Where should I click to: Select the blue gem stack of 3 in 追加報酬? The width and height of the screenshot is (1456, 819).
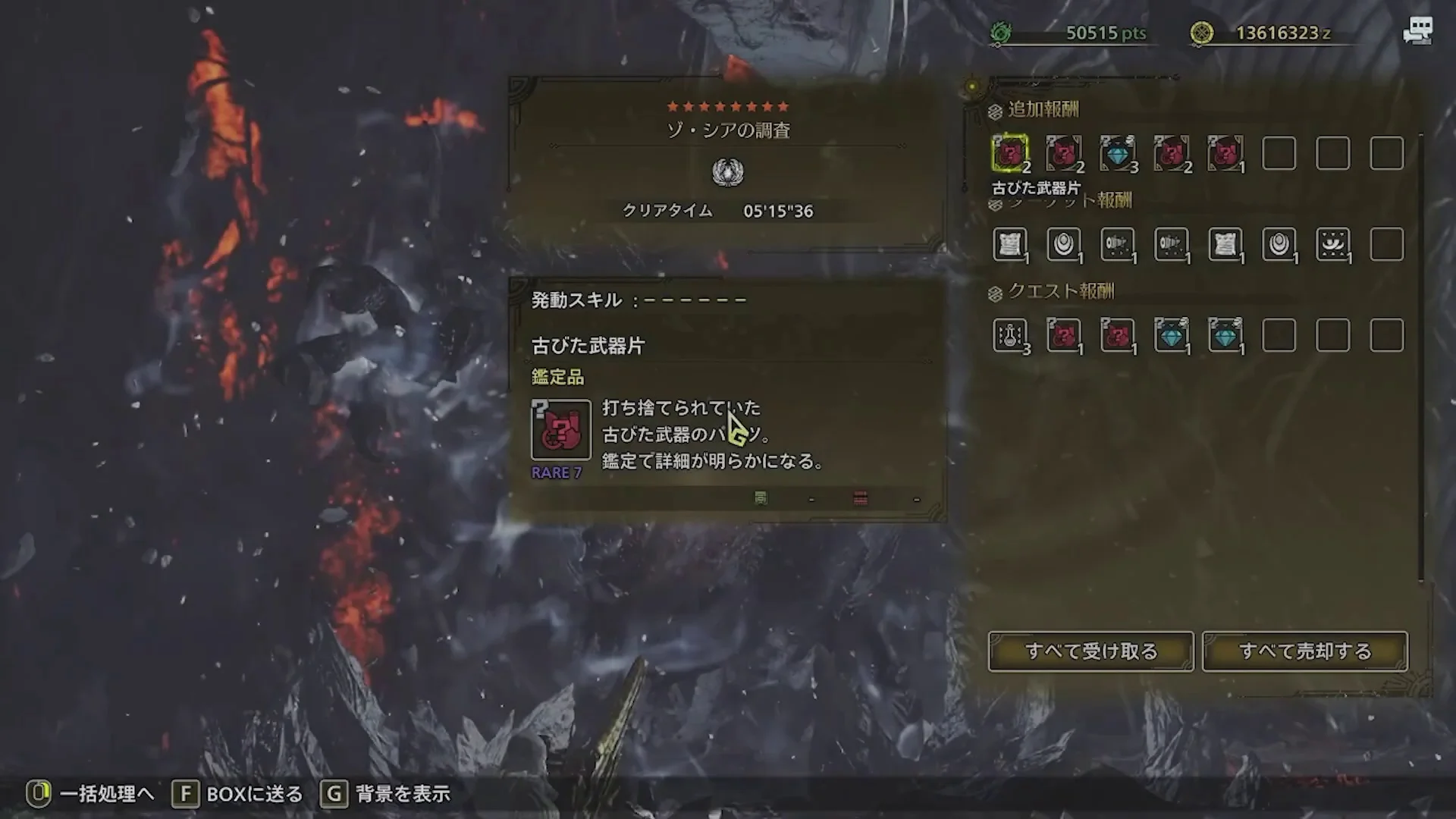[1118, 154]
